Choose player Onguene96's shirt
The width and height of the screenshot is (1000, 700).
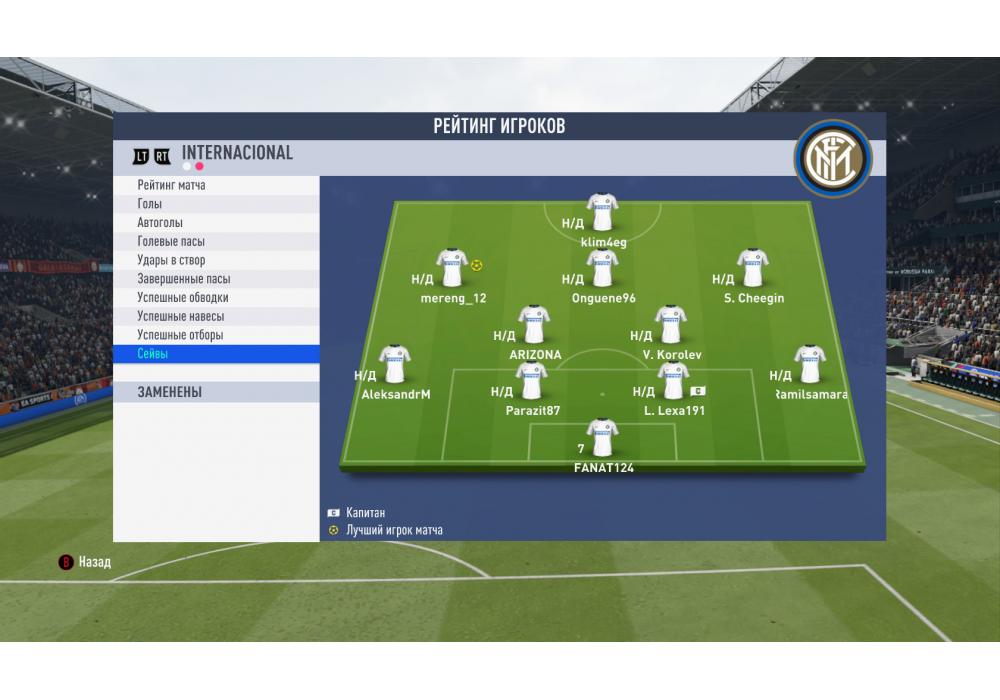point(602,268)
